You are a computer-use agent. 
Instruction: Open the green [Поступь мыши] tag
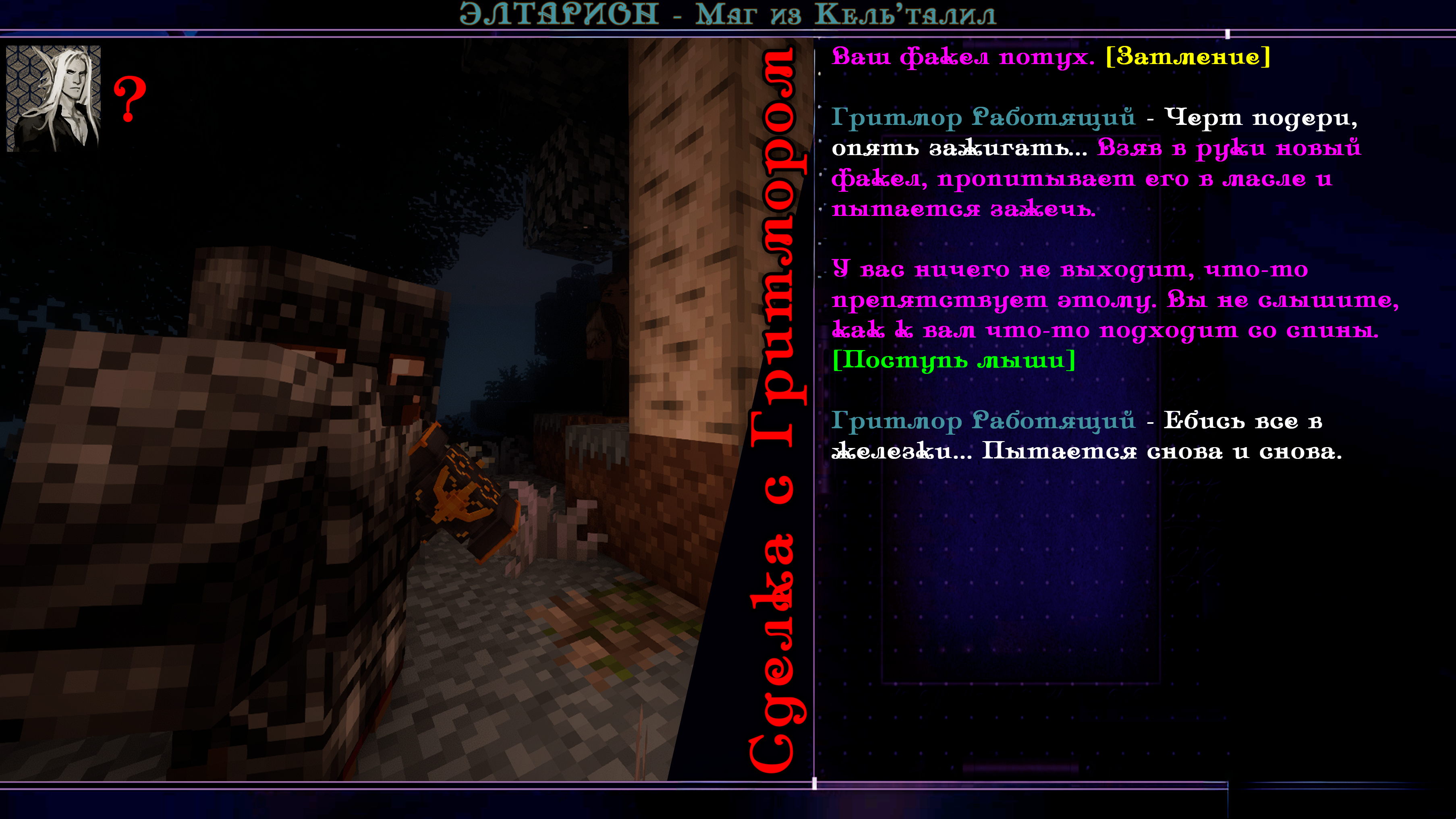pyautogui.click(x=954, y=360)
